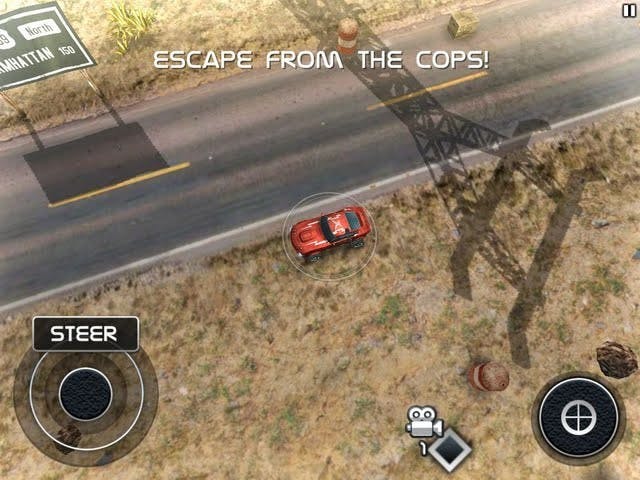The width and height of the screenshot is (640, 480).
Task: Switch the camera view icon
Action: 425,424
